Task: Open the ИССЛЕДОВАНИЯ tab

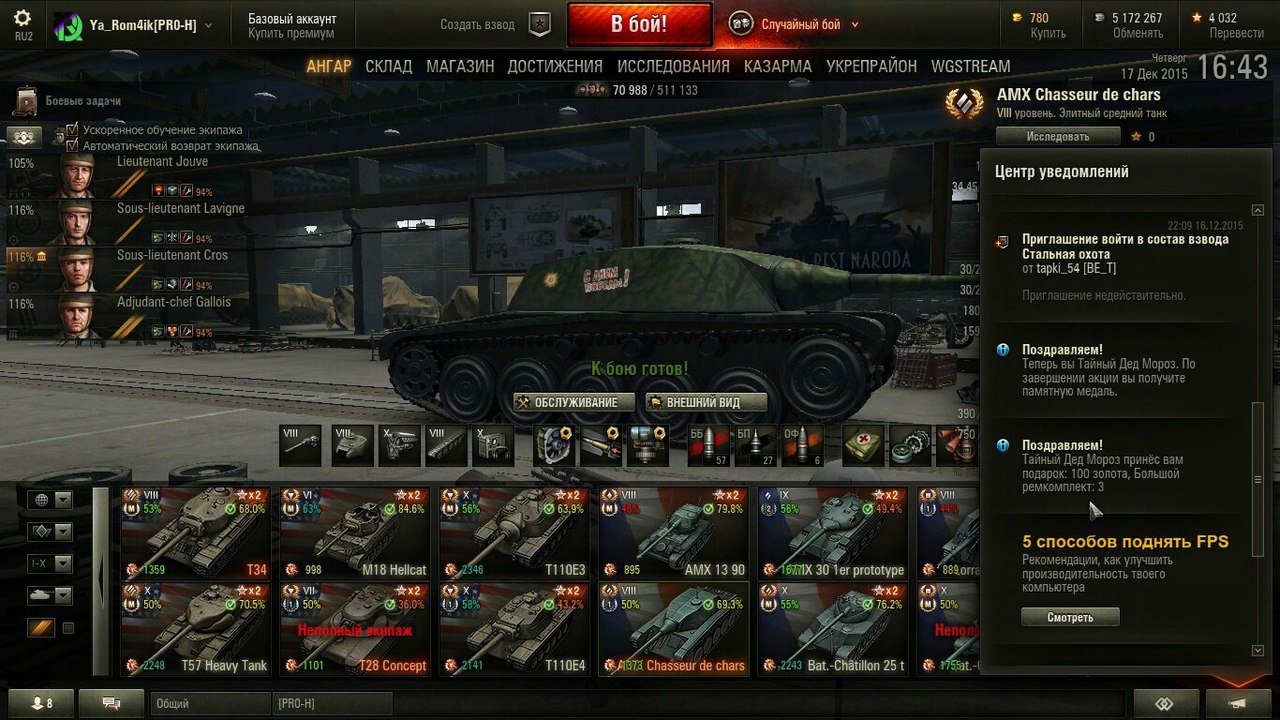Action: tap(673, 66)
